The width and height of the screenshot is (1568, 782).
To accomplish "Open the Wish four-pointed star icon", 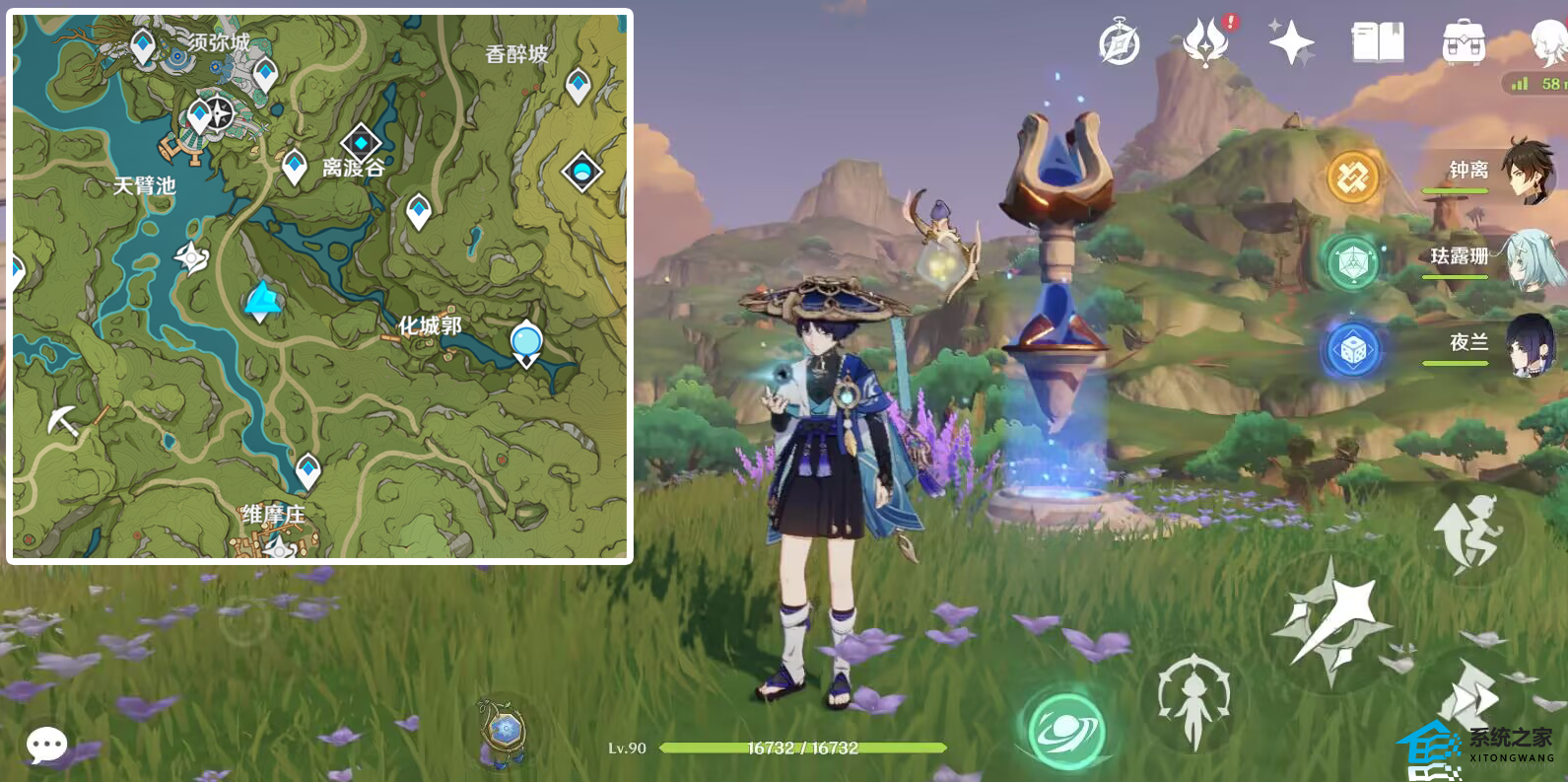I will point(1291,43).
